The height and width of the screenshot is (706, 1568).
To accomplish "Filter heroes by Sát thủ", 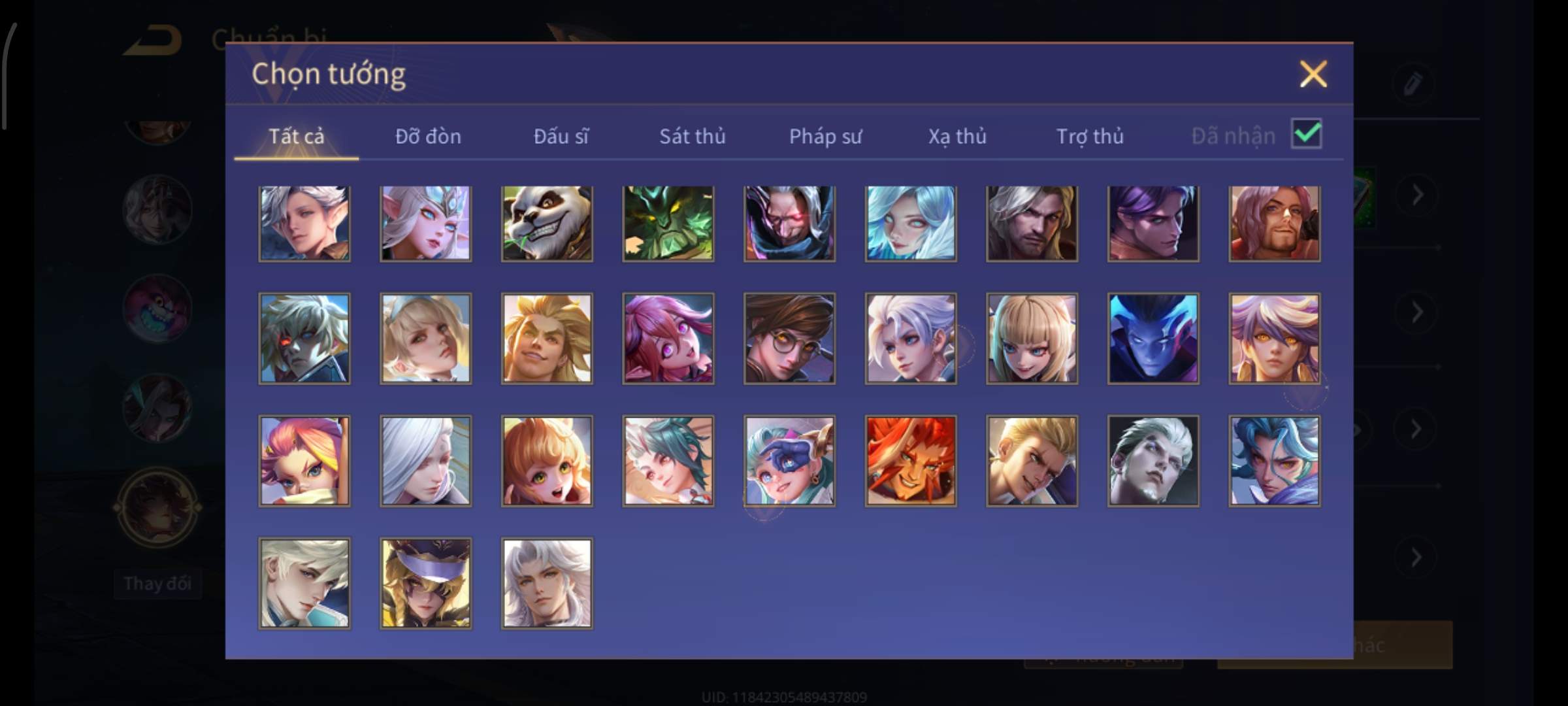I will (x=692, y=136).
